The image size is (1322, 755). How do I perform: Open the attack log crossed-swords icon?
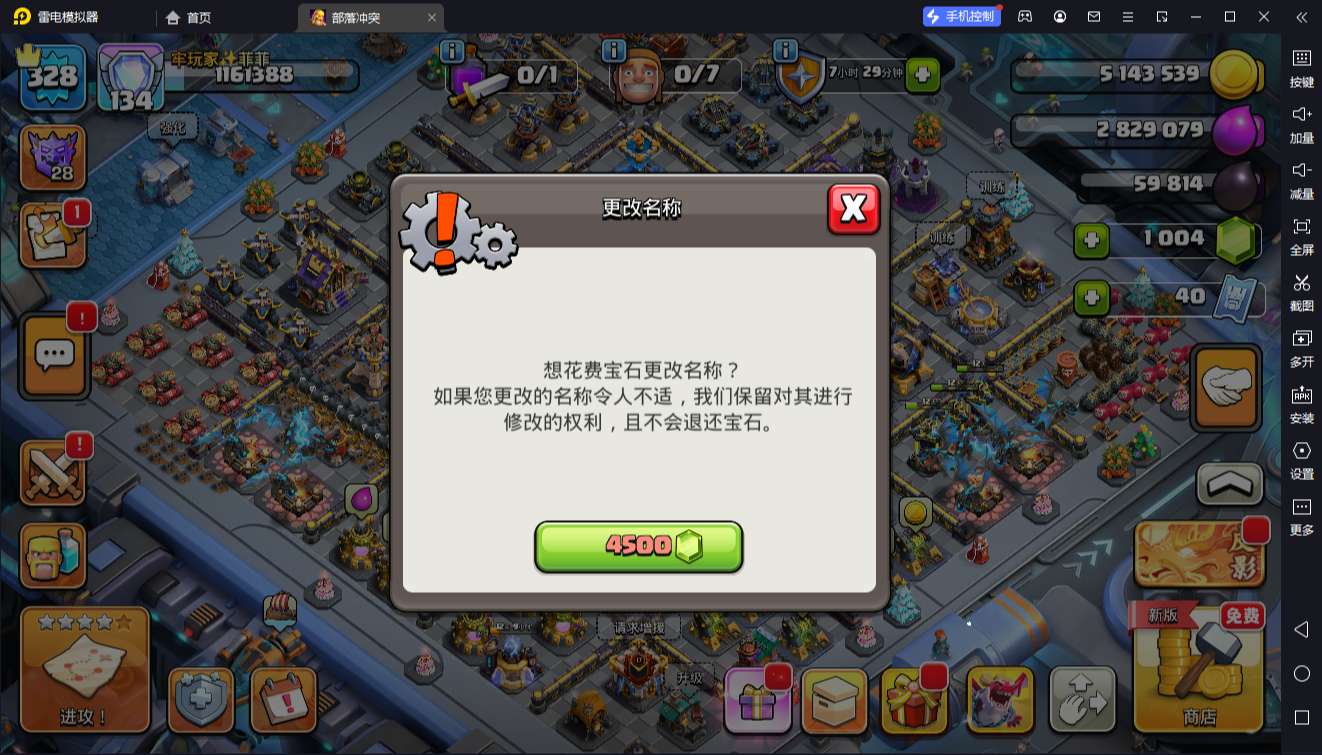point(52,470)
